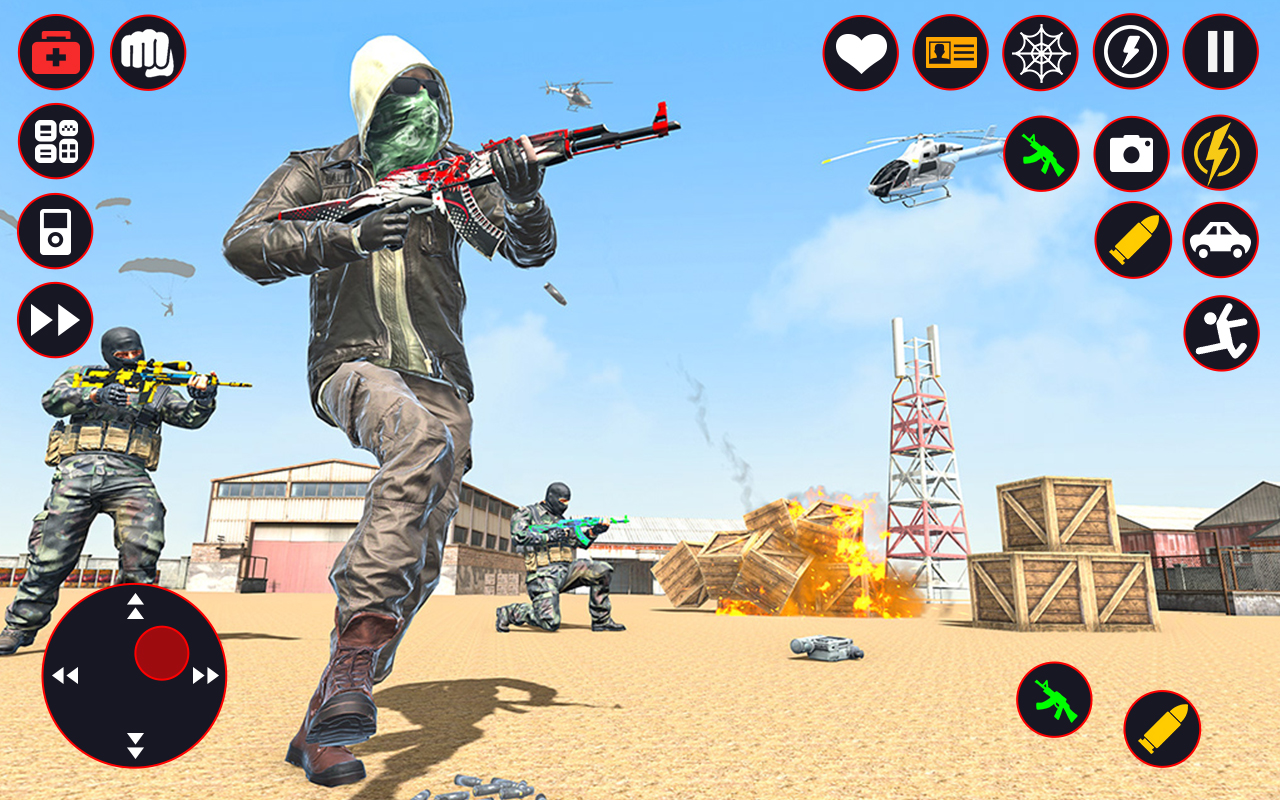Perform a jump with the running figure icon

pyautogui.click(x=1221, y=331)
